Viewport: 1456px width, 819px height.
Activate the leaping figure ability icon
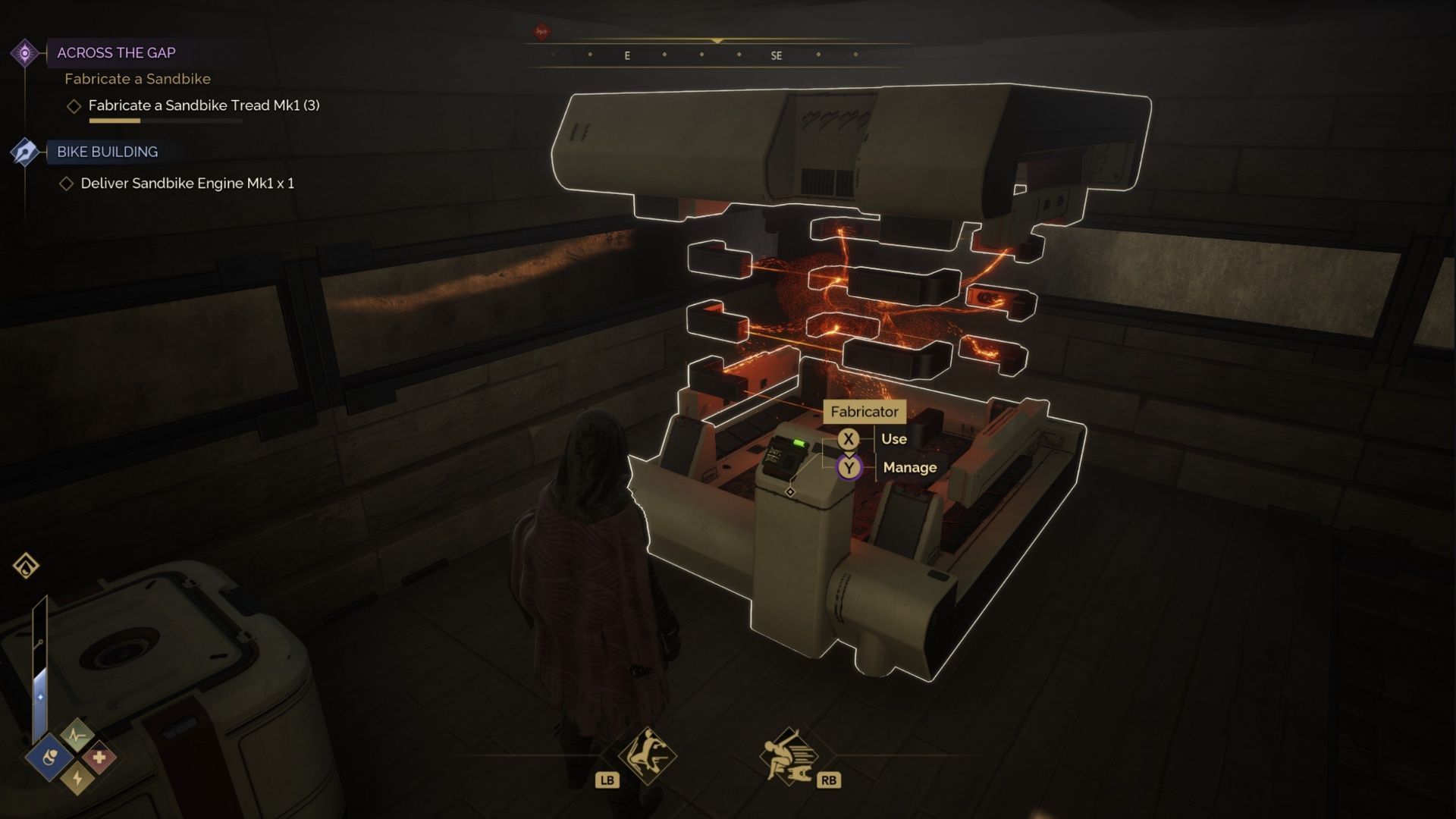[787, 756]
